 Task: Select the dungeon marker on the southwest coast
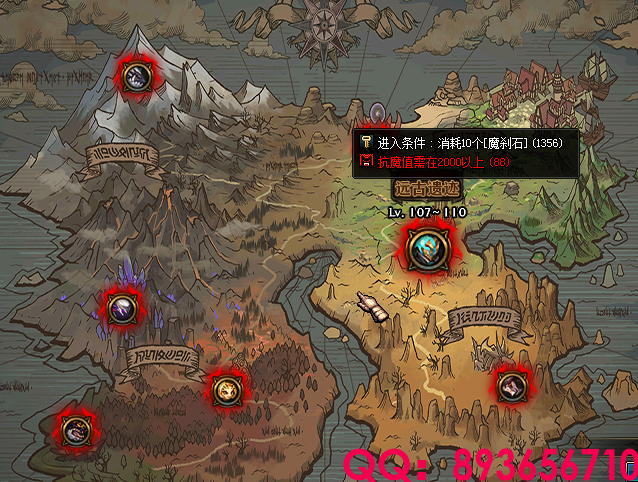coord(74,431)
